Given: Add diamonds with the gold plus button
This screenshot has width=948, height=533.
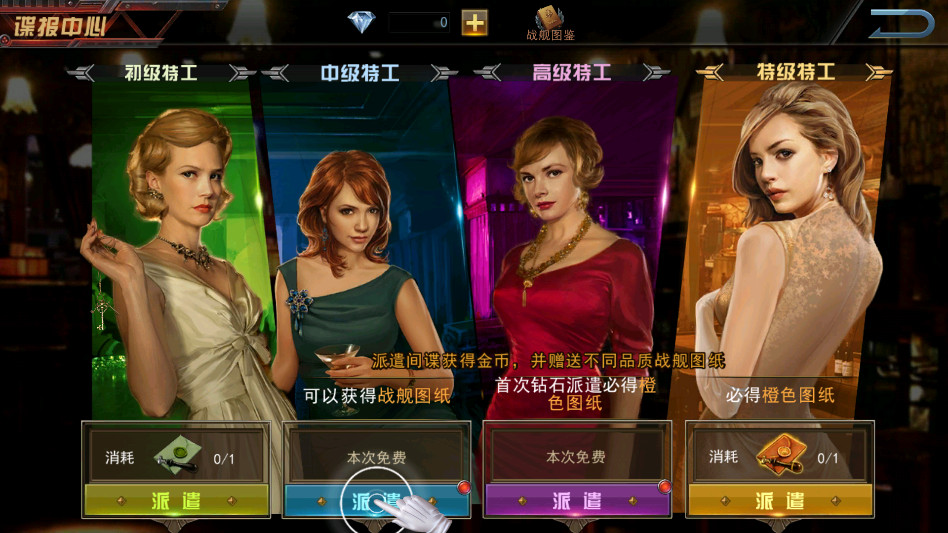Looking at the screenshot, I should click(475, 22).
